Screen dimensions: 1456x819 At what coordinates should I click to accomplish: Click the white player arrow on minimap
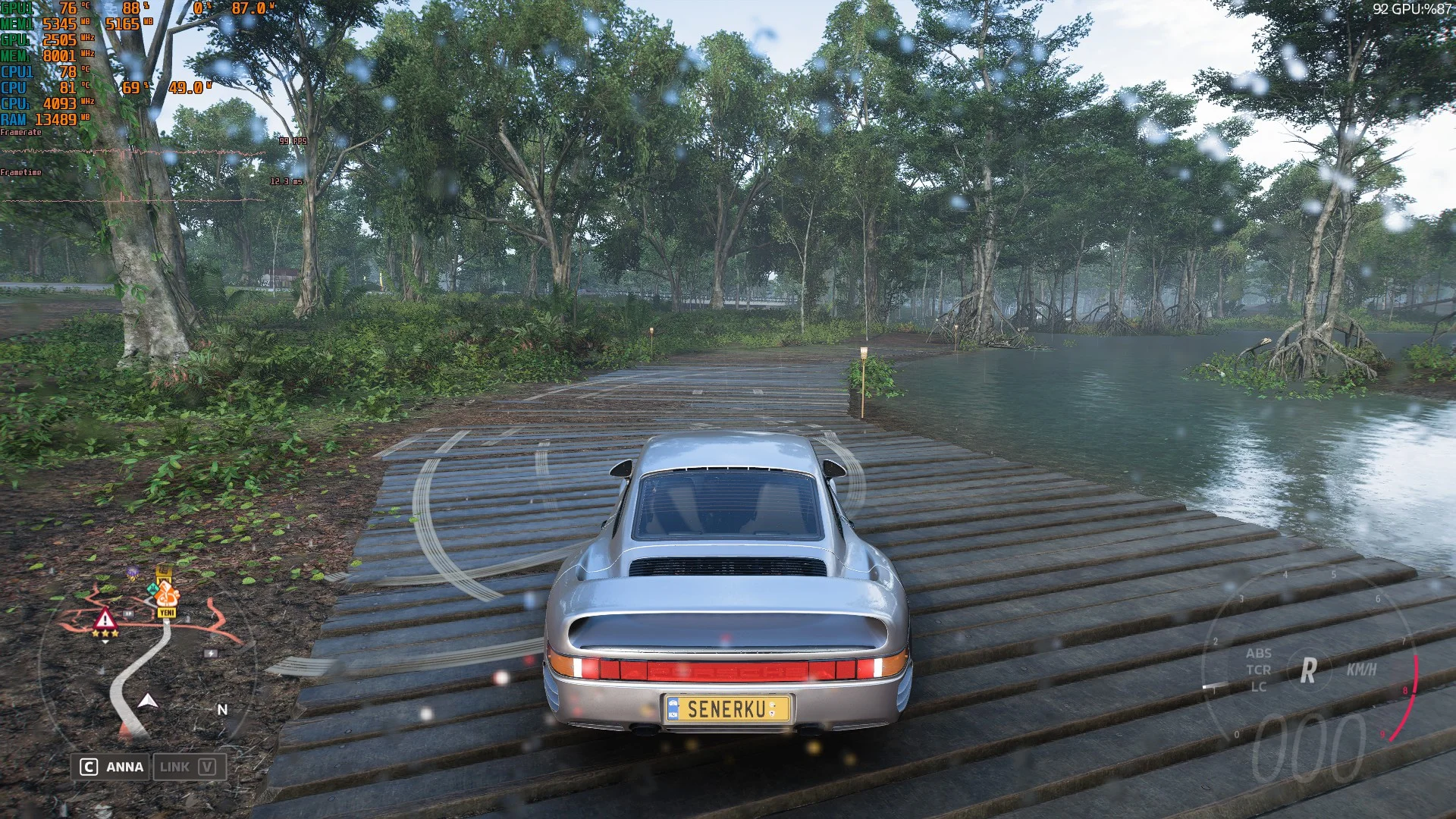tap(148, 701)
